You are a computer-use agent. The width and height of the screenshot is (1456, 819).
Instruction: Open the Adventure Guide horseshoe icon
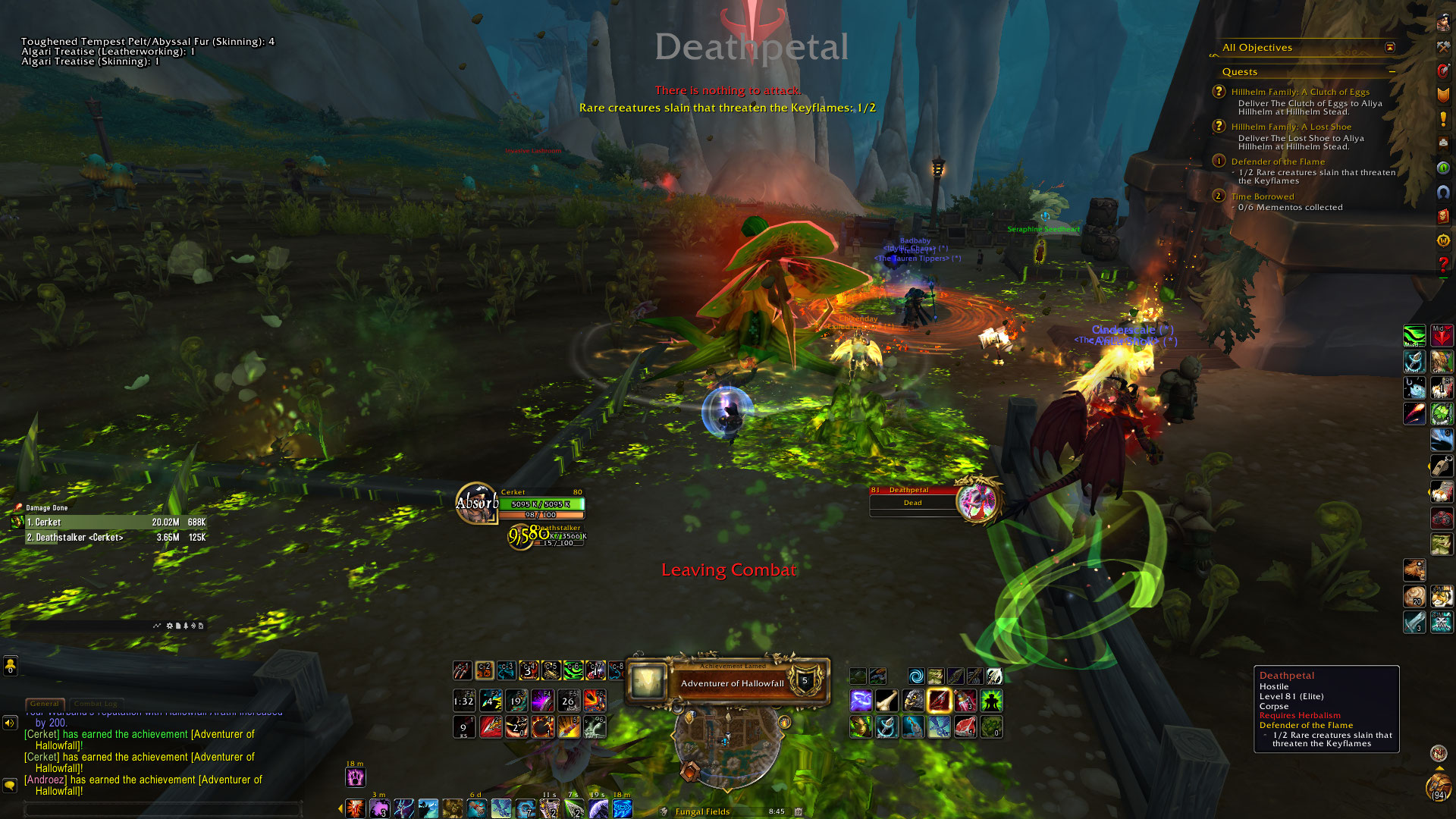1442,192
